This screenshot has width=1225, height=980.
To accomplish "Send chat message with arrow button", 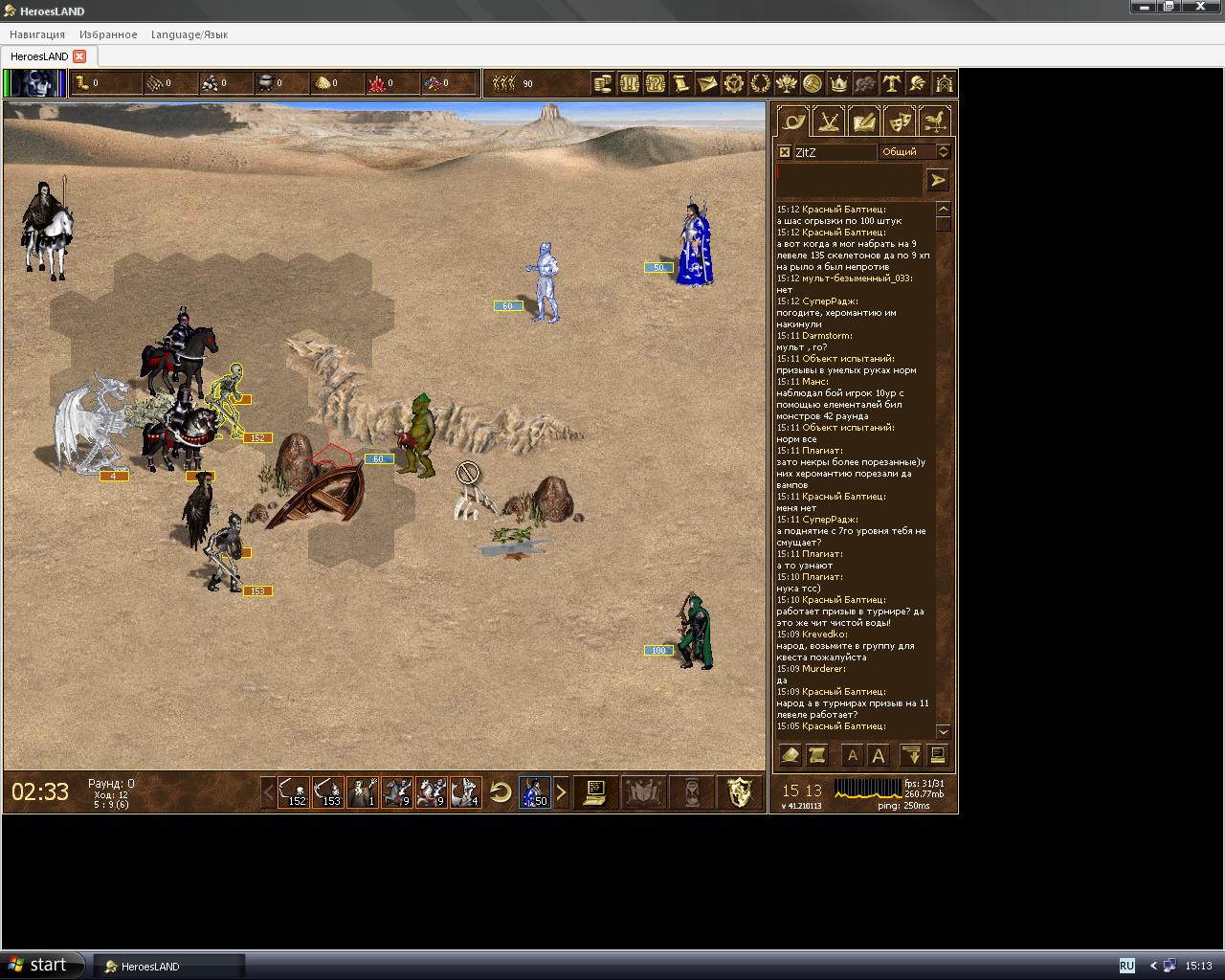I will coord(937,179).
